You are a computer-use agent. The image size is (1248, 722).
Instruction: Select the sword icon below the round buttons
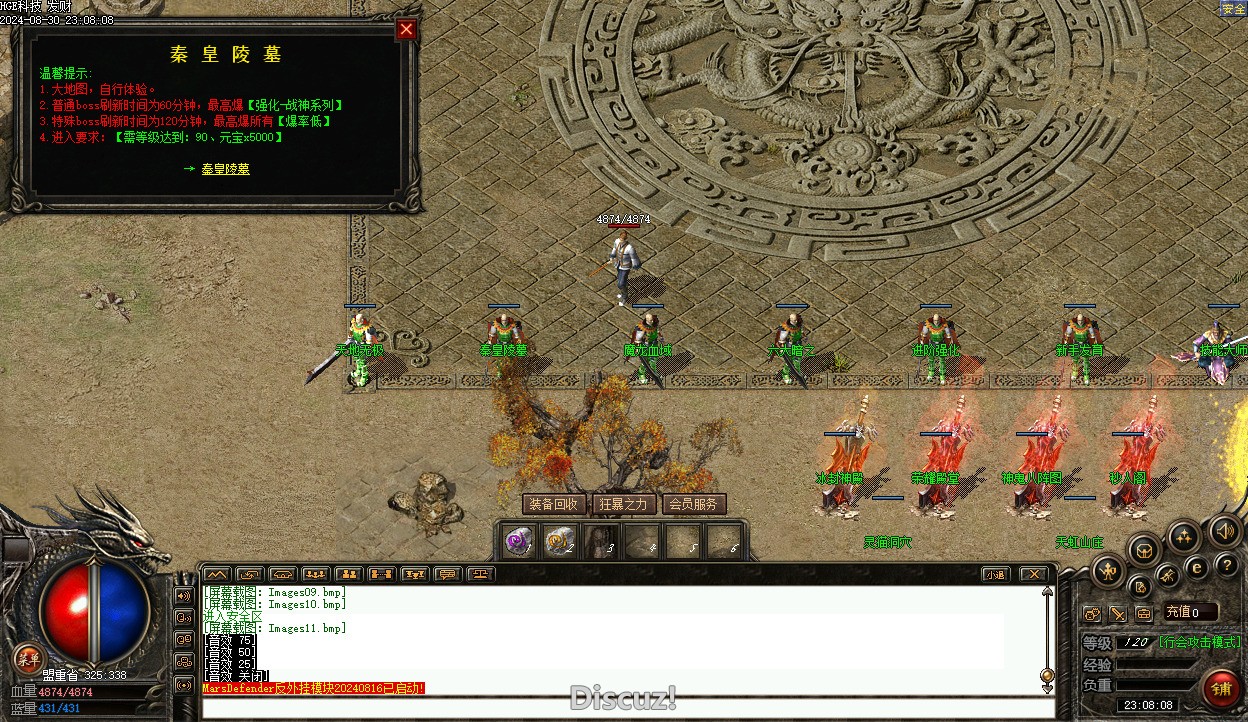tap(1117, 613)
